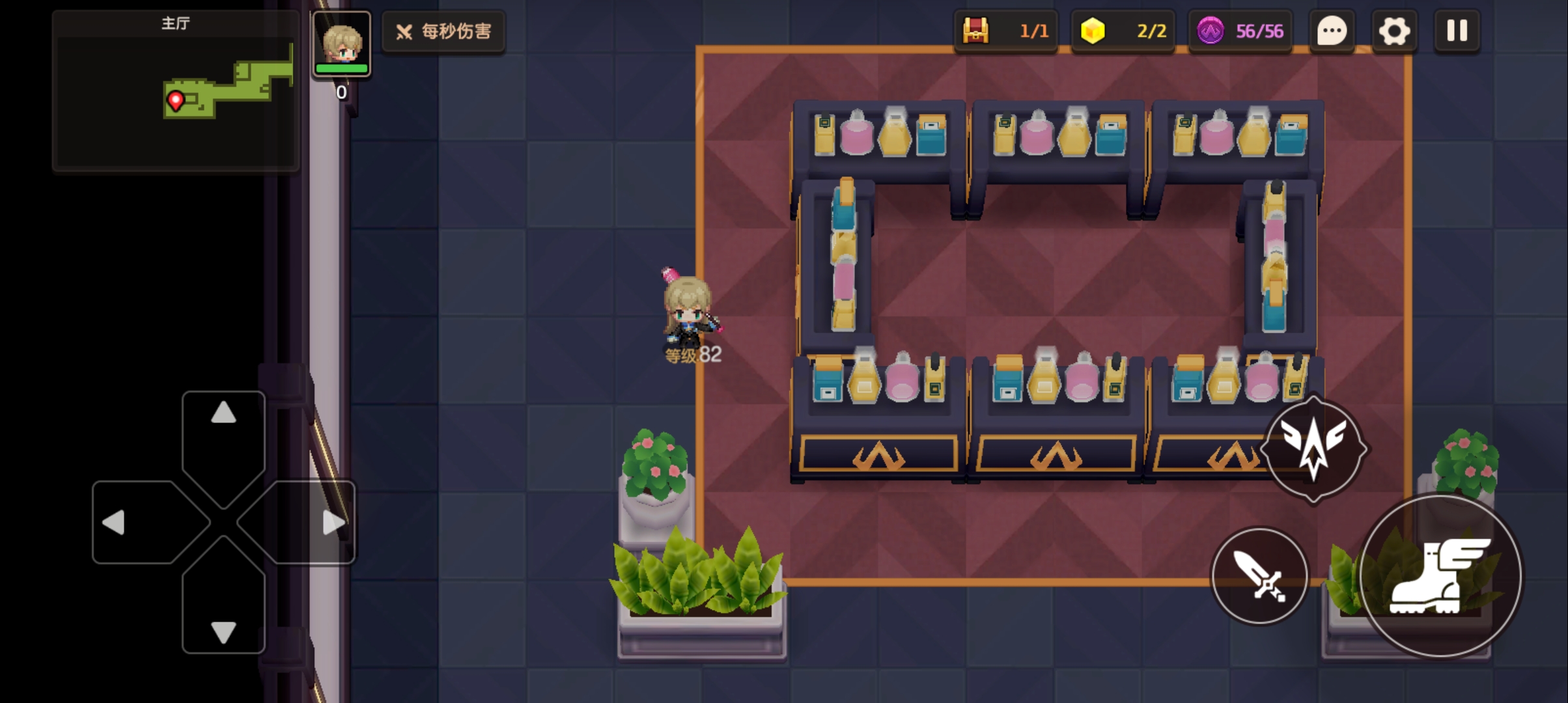This screenshot has width=1568, height=703.
Task: Attack with the sword button
Action: tap(1260, 576)
